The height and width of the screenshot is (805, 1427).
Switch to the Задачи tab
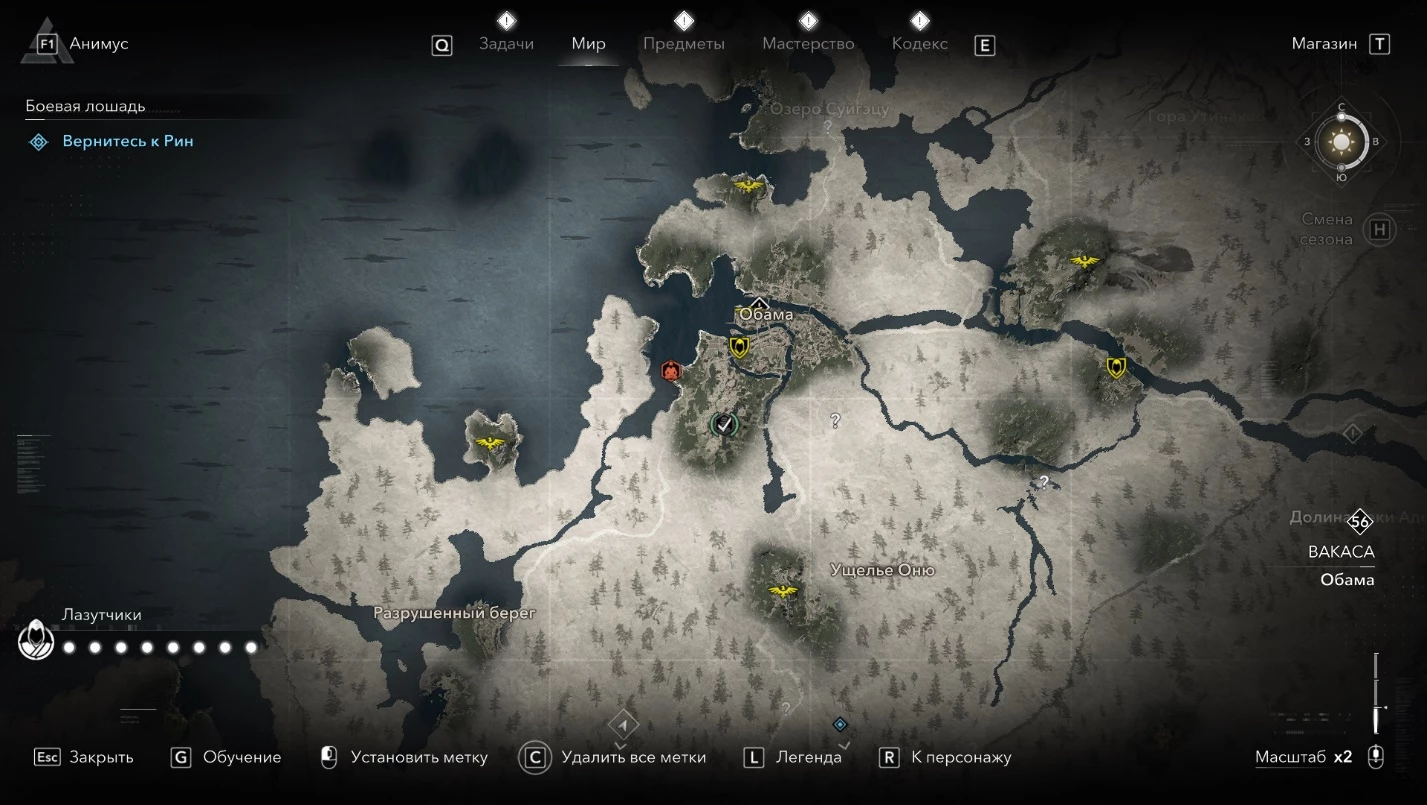(506, 44)
